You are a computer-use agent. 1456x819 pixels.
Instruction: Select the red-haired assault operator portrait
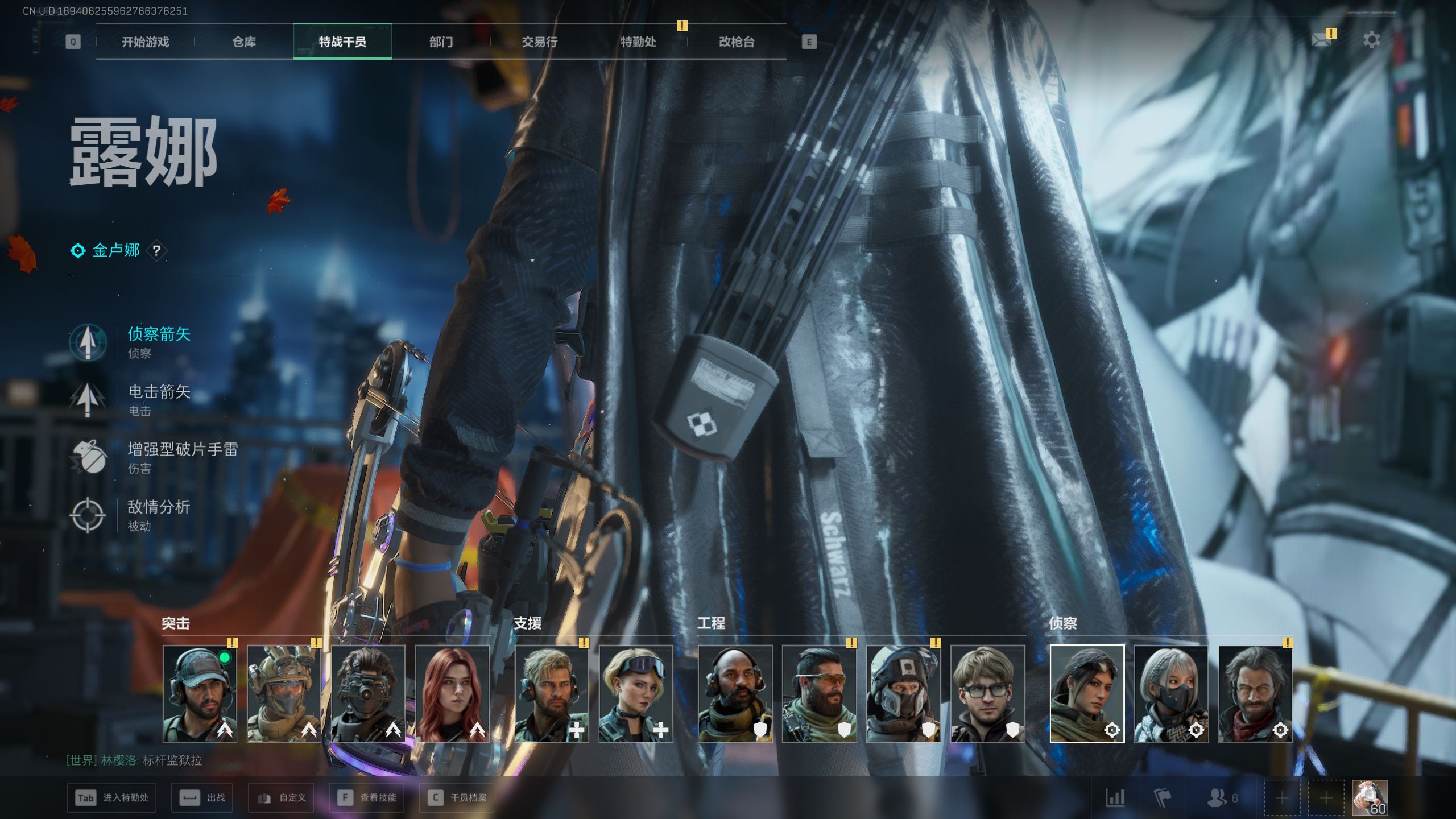pyautogui.click(x=452, y=694)
